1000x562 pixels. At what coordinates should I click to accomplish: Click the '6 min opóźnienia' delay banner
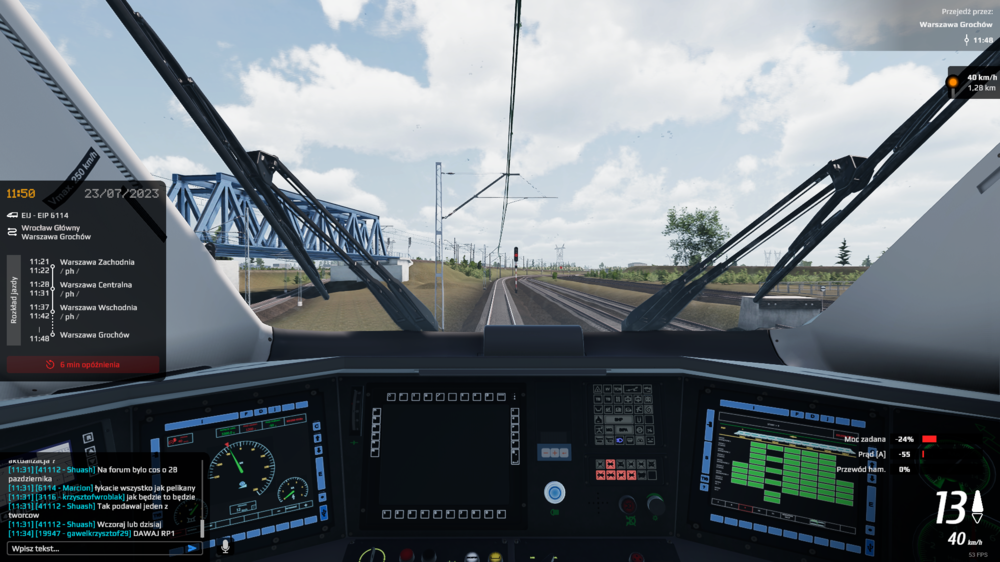(83, 365)
